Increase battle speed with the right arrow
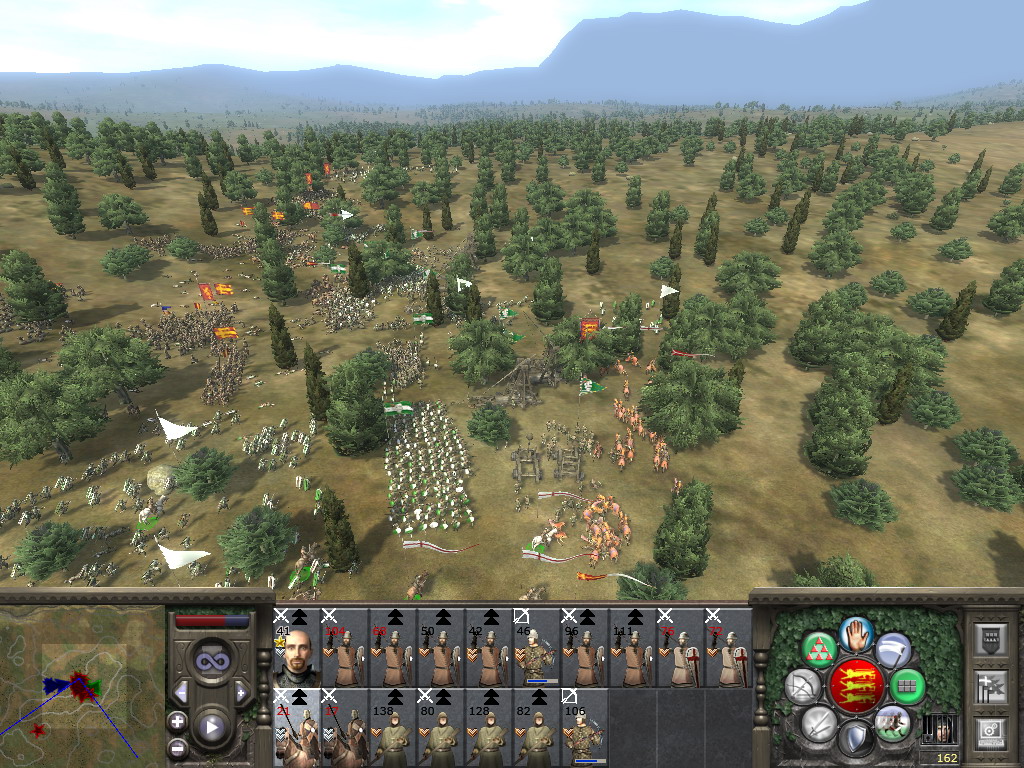Screen dimensions: 1024x768 tap(241, 692)
